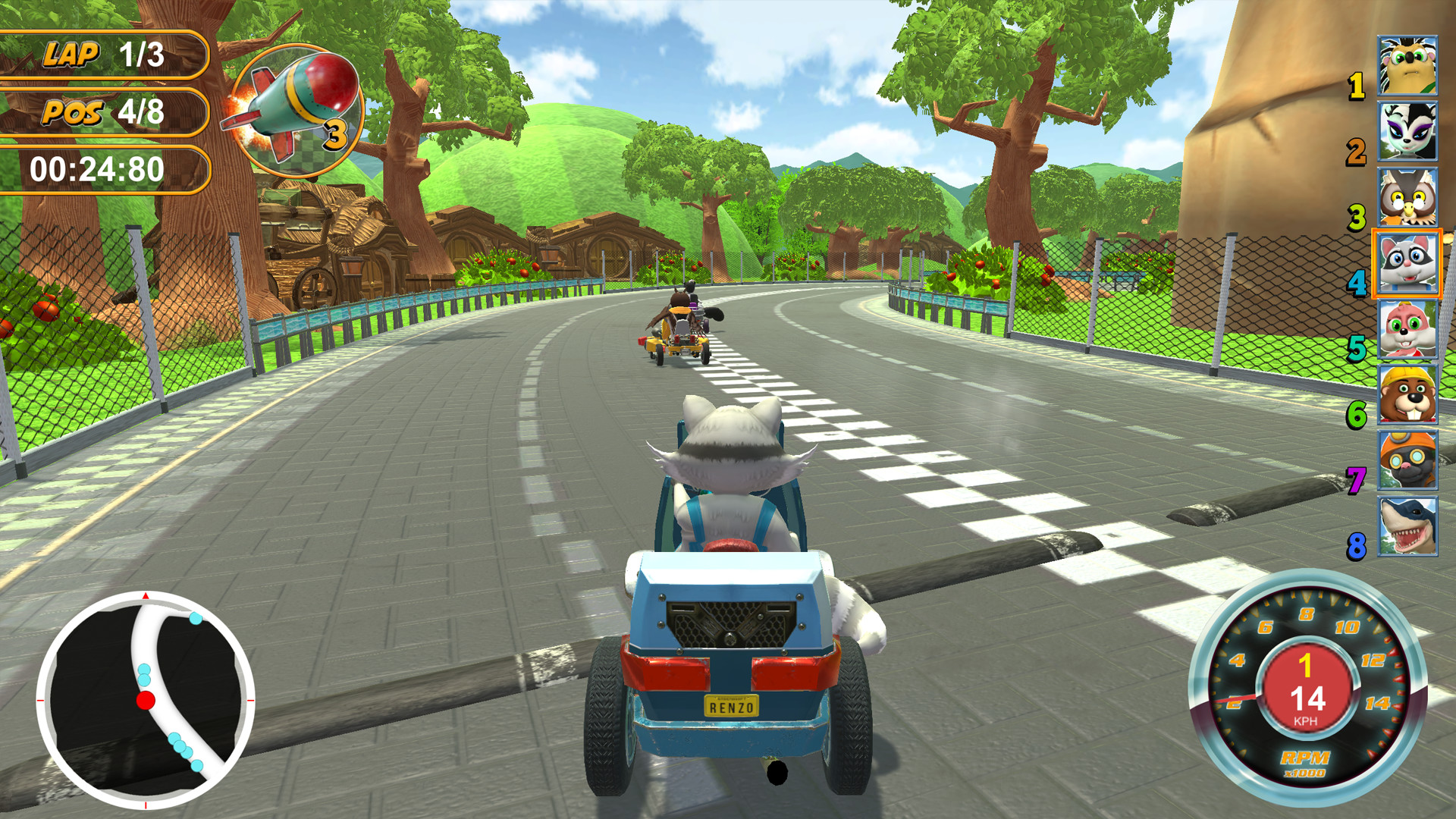Screen dimensions: 1456x819
Task: Select the shark portrait in eighth place
Action: (1407, 523)
